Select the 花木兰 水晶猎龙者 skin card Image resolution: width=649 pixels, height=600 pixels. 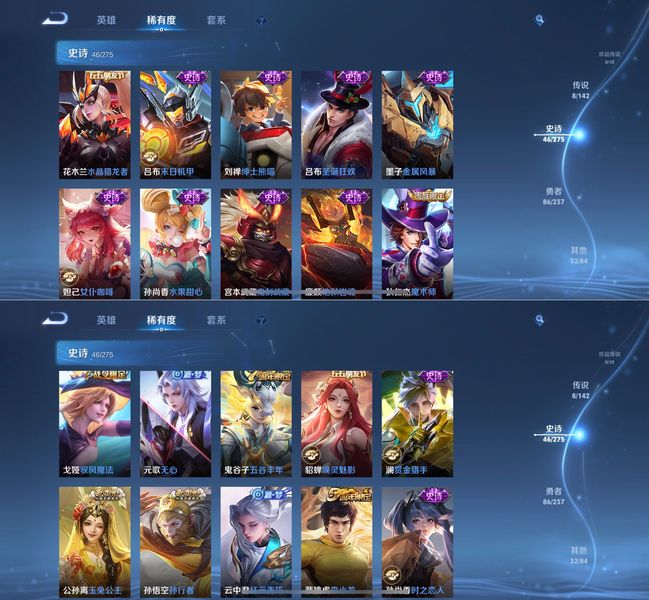click(x=94, y=123)
